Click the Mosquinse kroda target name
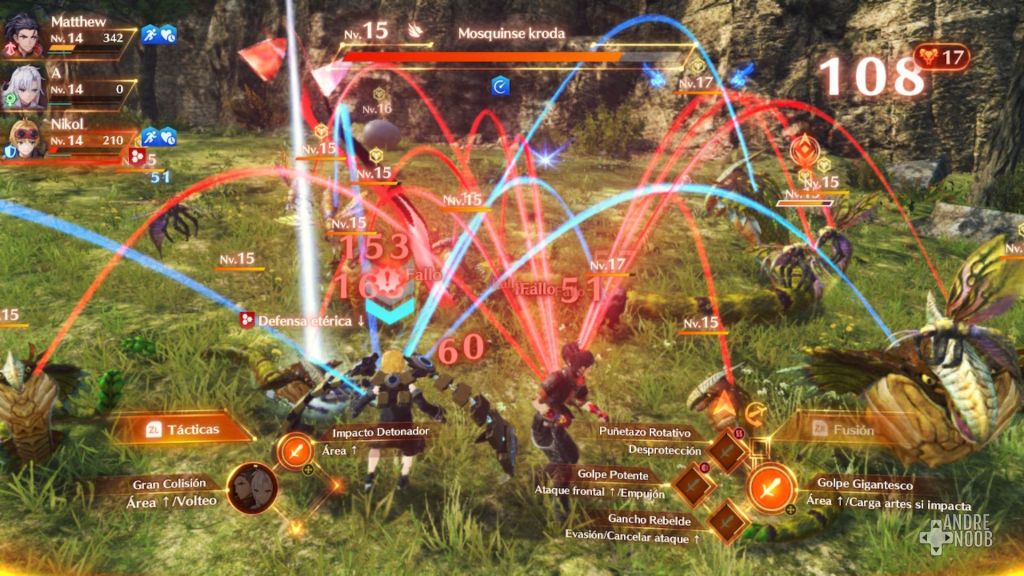1024x576 pixels. [x=511, y=33]
